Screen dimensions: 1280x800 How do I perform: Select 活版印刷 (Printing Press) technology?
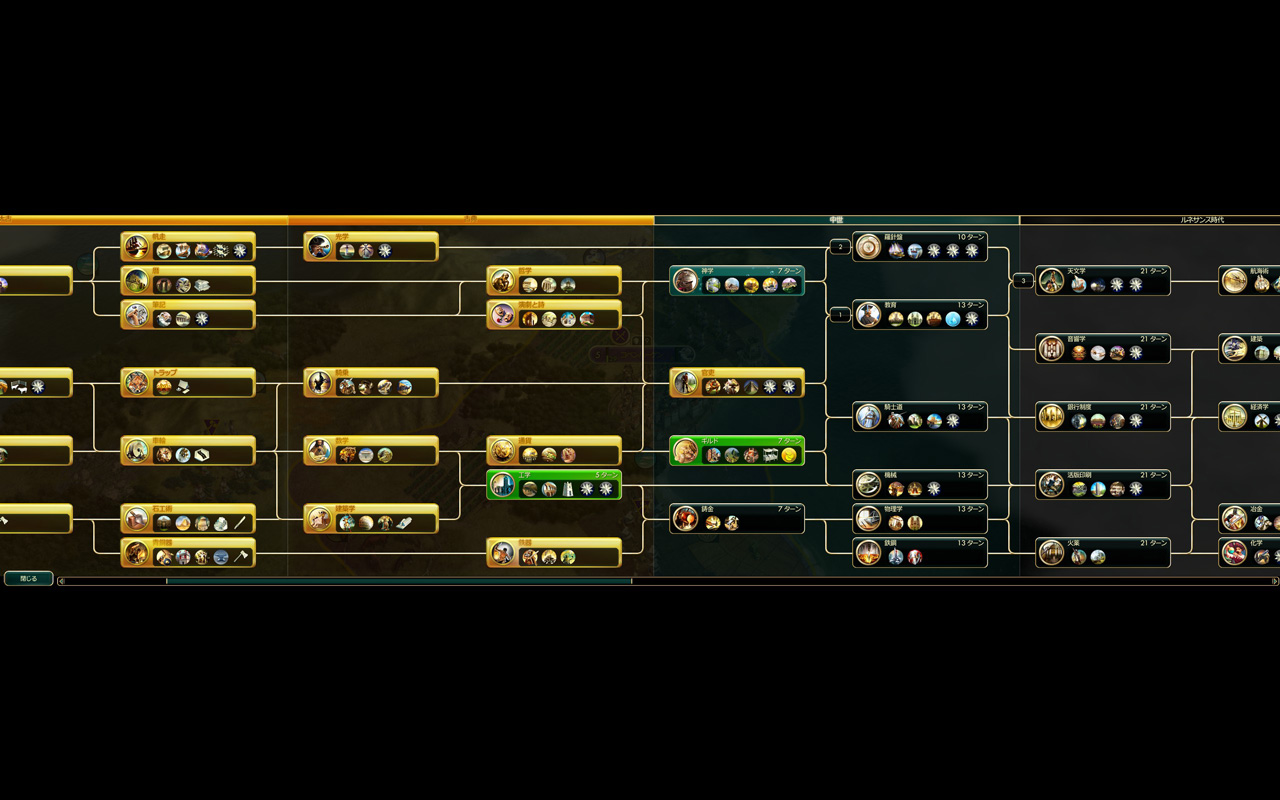coord(1103,484)
